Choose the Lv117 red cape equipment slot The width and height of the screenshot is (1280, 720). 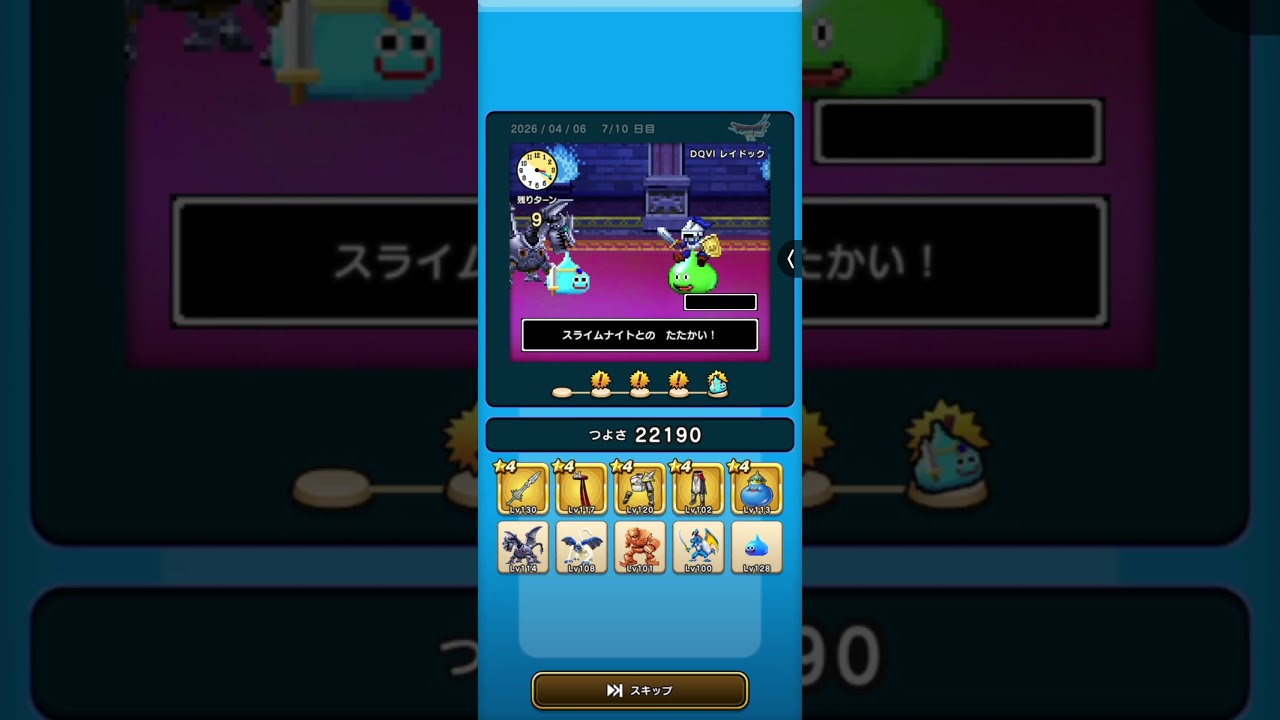(x=581, y=489)
